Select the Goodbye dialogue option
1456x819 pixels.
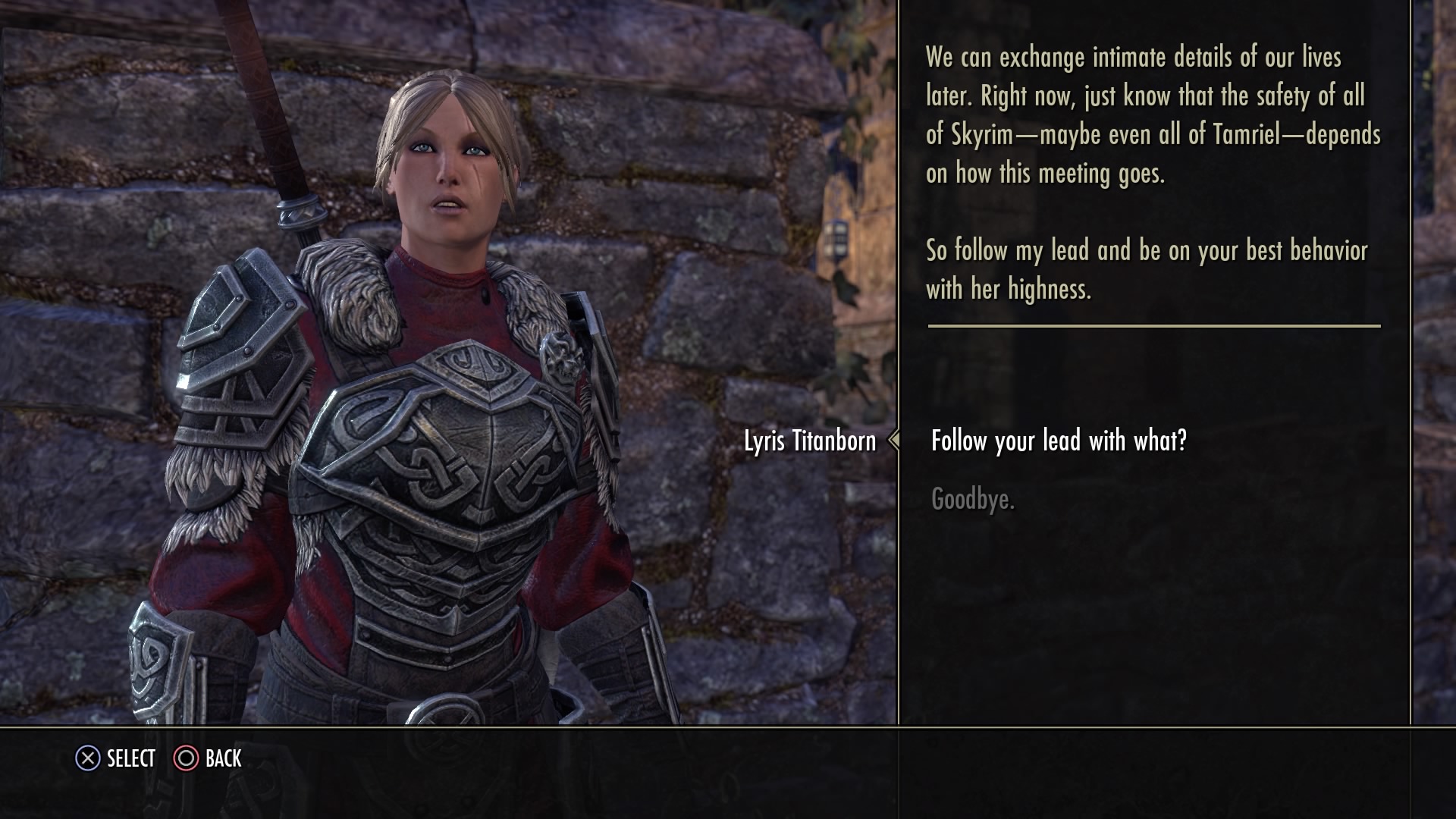click(972, 499)
